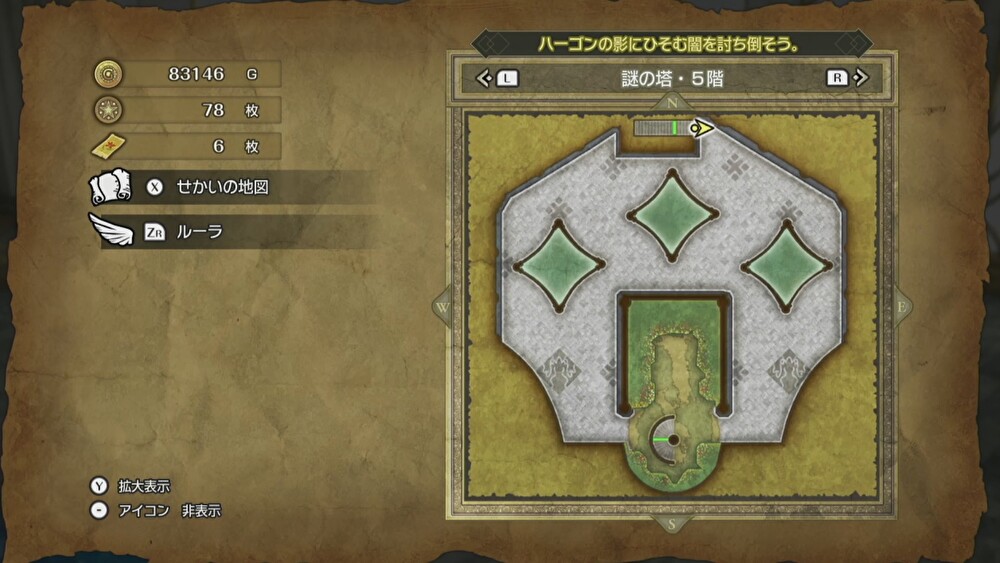The height and width of the screenshot is (563, 1000).
Task: Go to previous floor with left arrow
Action: (484, 78)
